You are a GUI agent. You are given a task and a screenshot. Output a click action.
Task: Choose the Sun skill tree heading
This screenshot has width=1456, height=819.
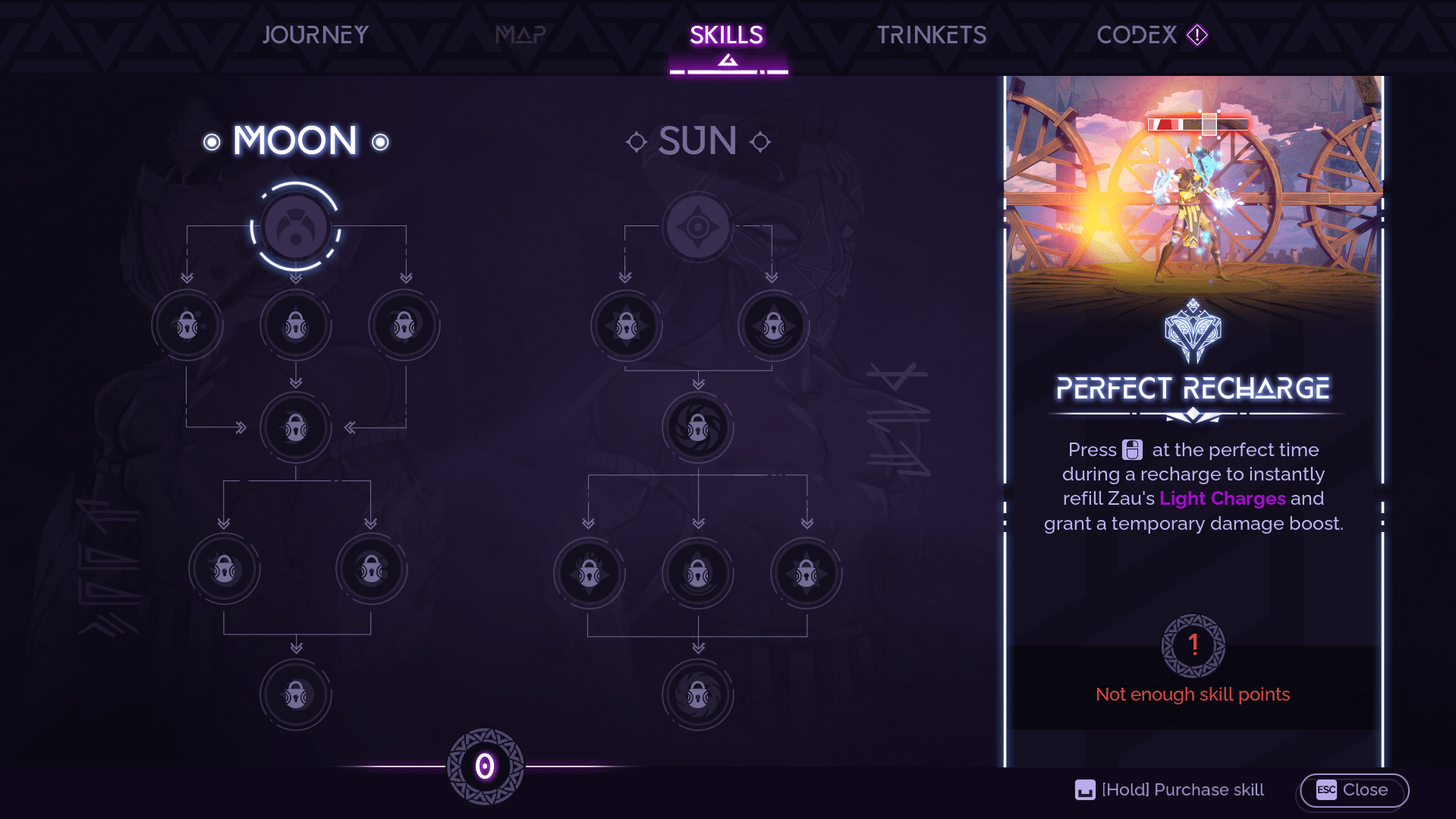pyautogui.click(x=697, y=141)
